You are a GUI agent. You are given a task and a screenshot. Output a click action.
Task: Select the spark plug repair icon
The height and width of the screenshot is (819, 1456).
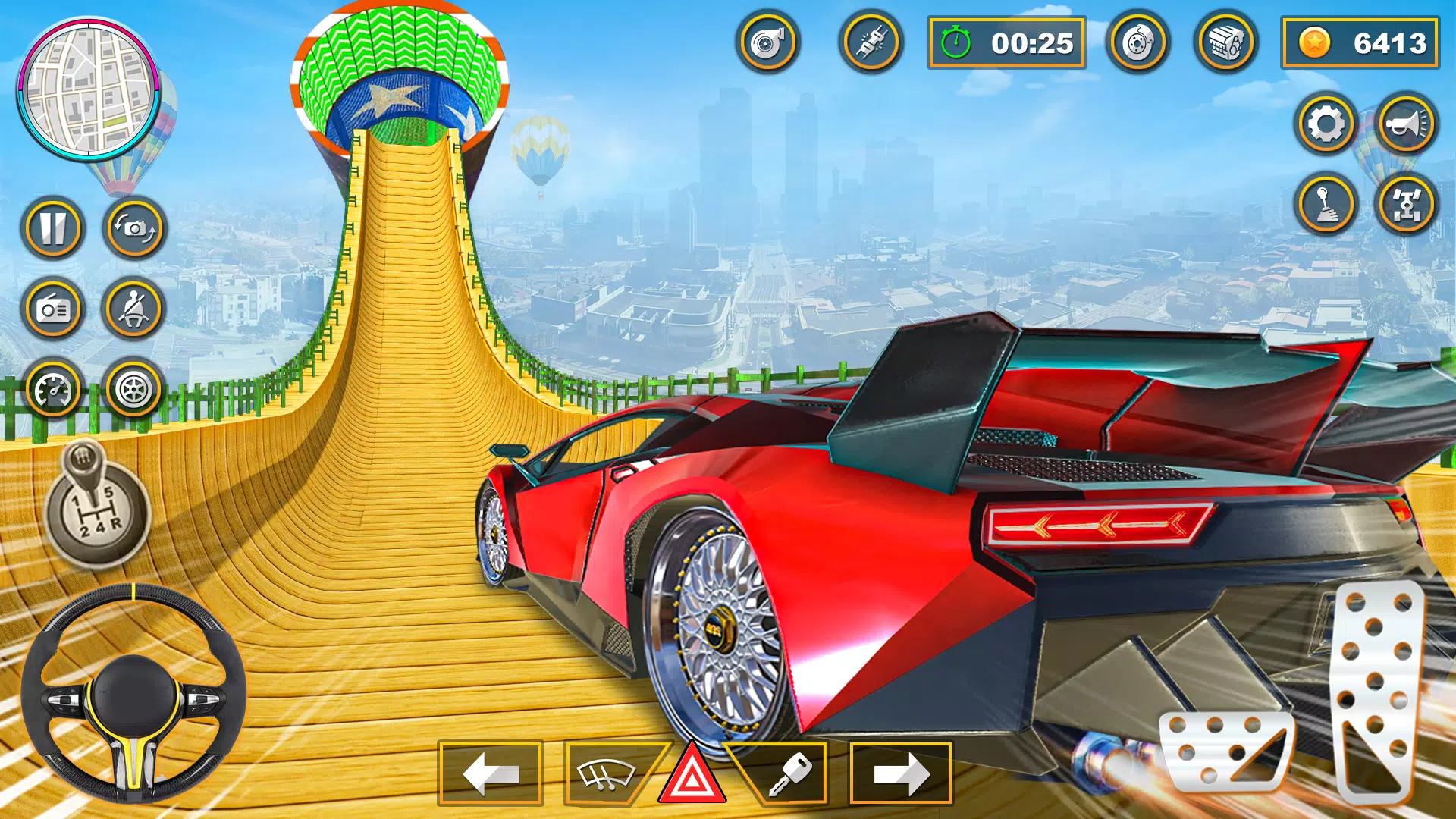click(x=871, y=43)
